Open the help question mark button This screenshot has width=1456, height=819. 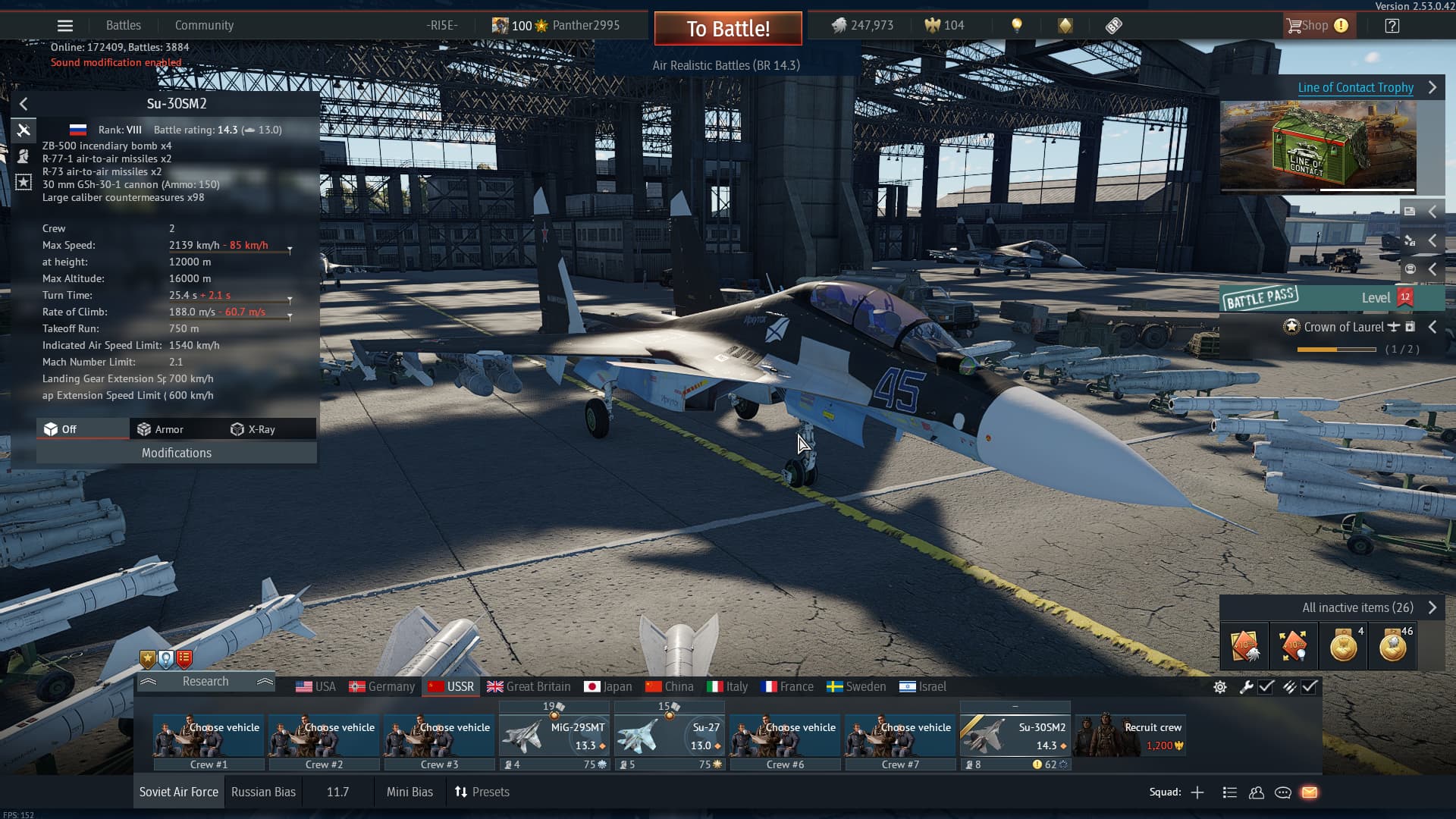[x=1392, y=26]
